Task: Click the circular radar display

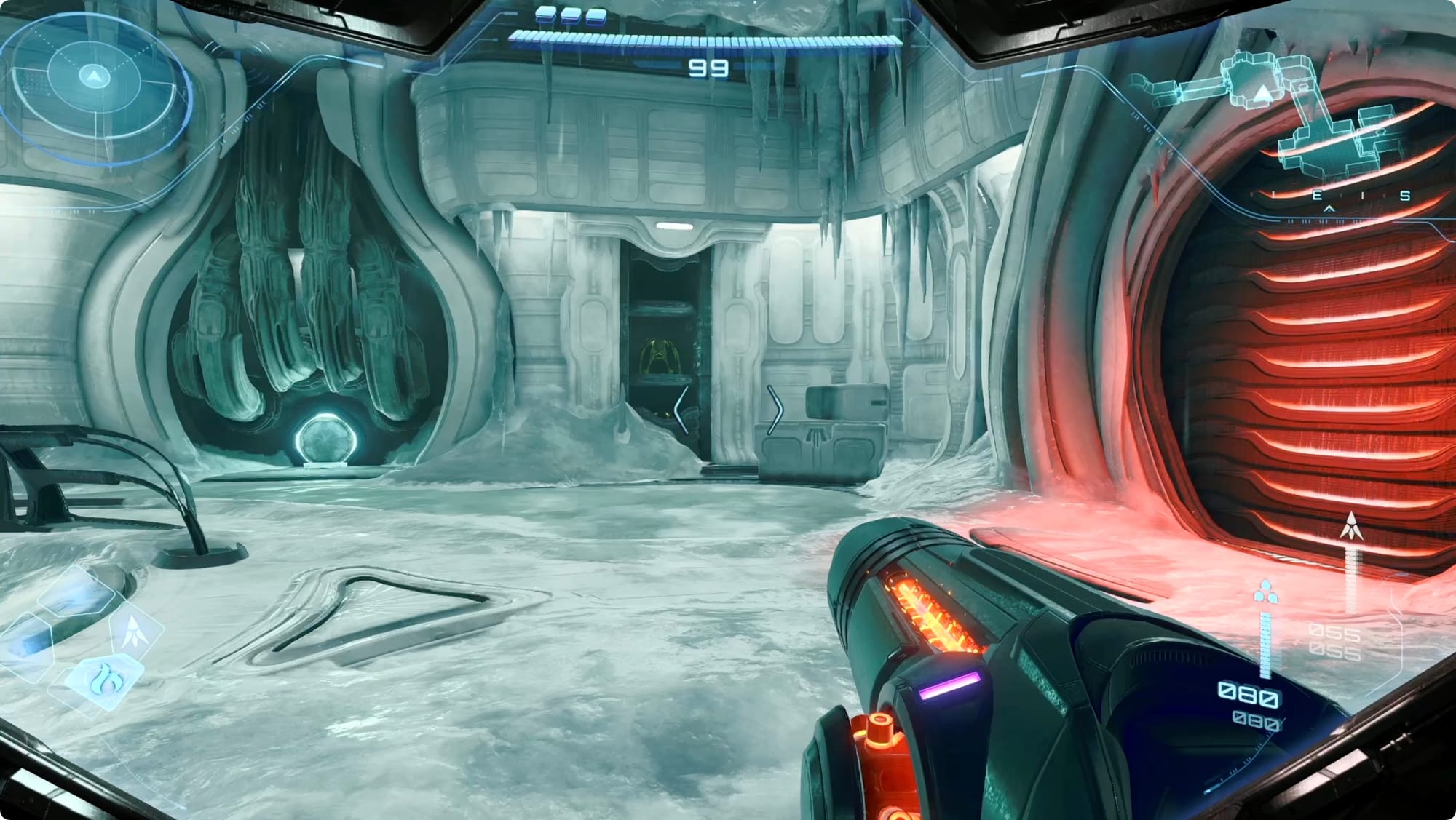Action: point(93,76)
